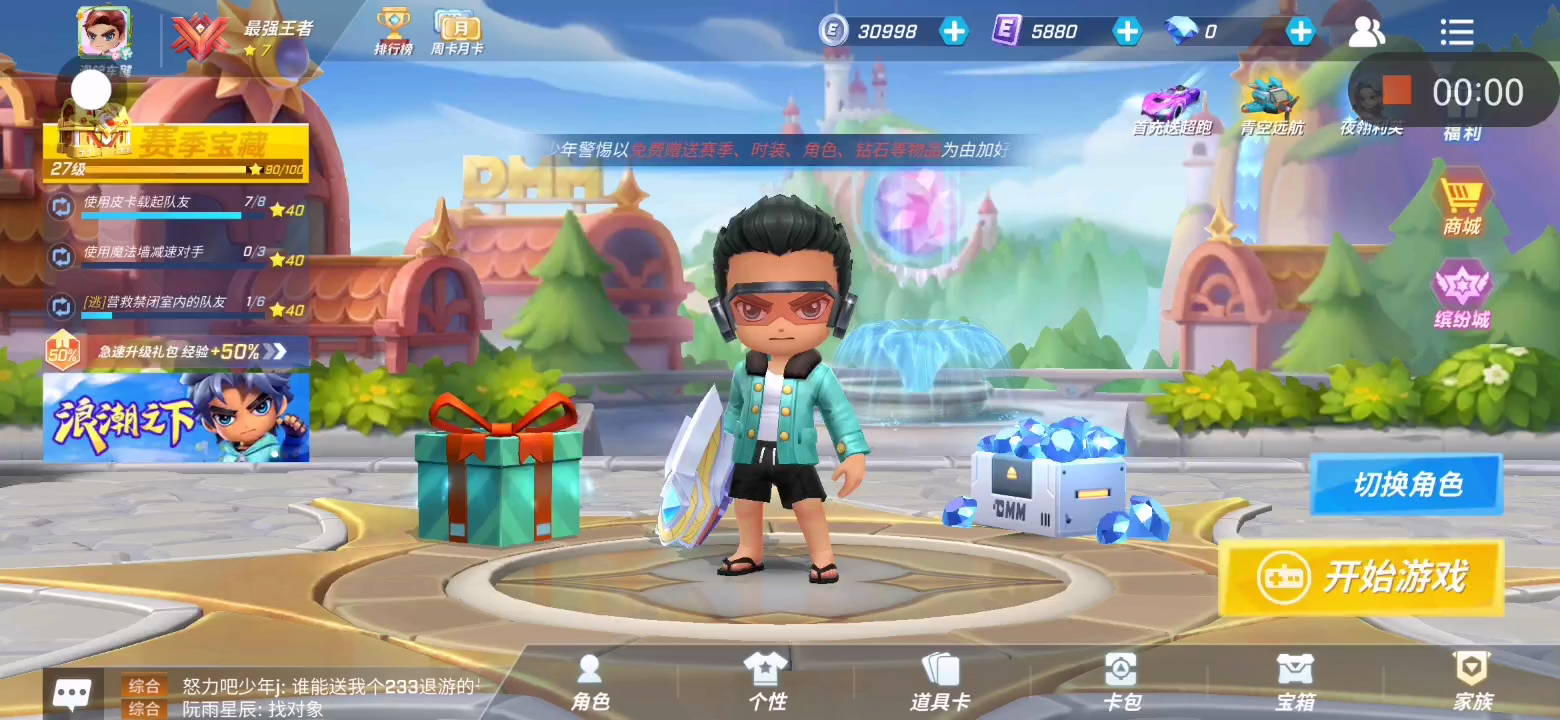The height and width of the screenshot is (720, 1560).
Task: Open the friends list icon
Action: click(1366, 32)
